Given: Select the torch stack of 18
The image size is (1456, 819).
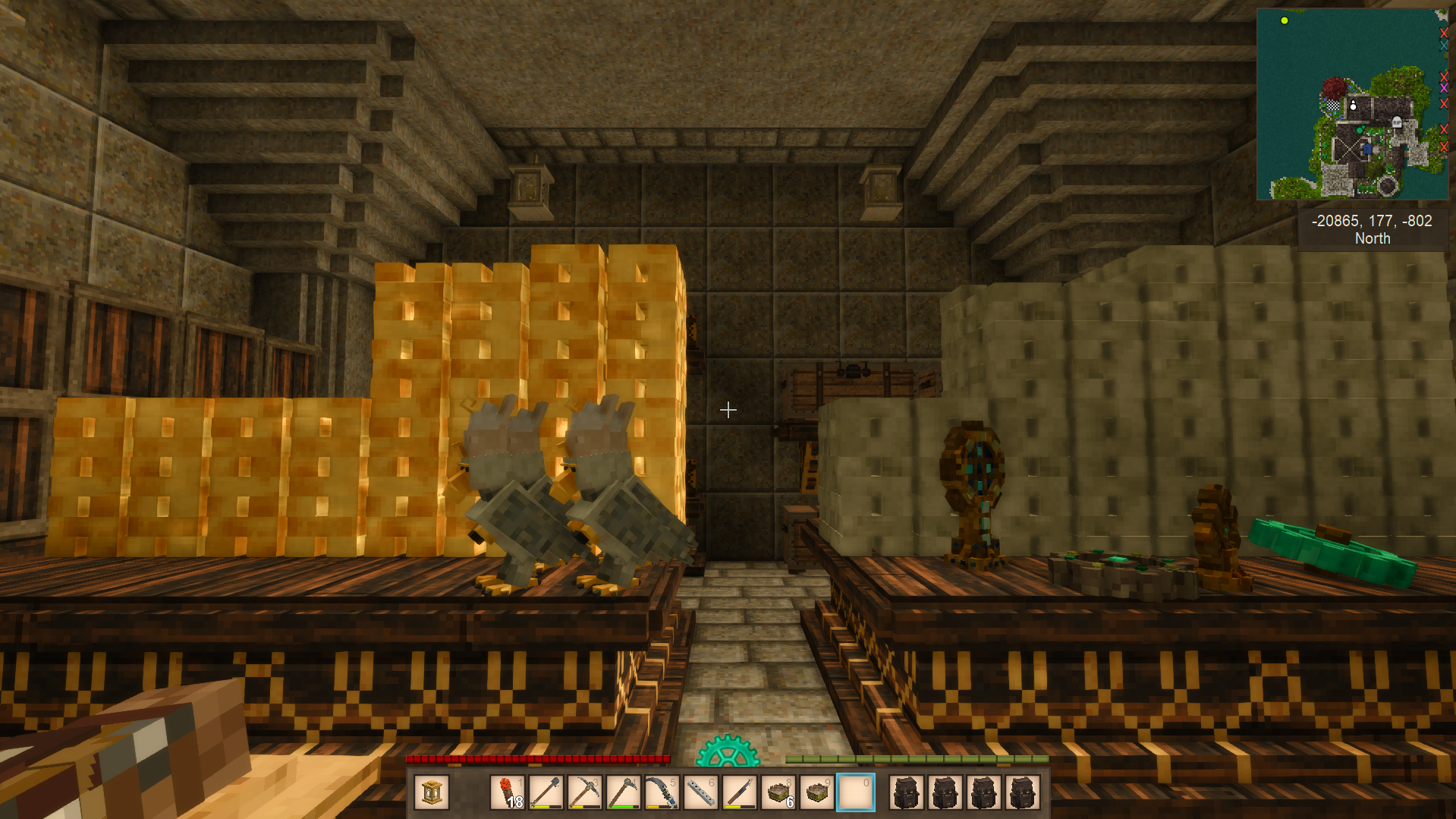Looking at the screenshot, I should point(508,793).
